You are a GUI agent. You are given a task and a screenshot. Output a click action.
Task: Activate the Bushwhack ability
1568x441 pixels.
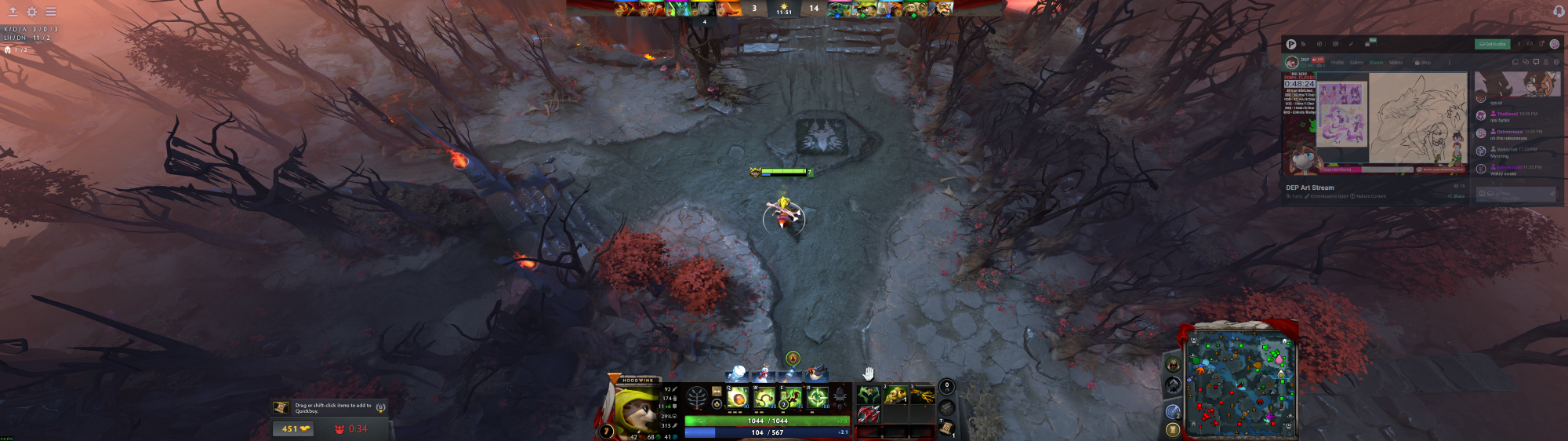pyautogui.click(x=764, y=398)
